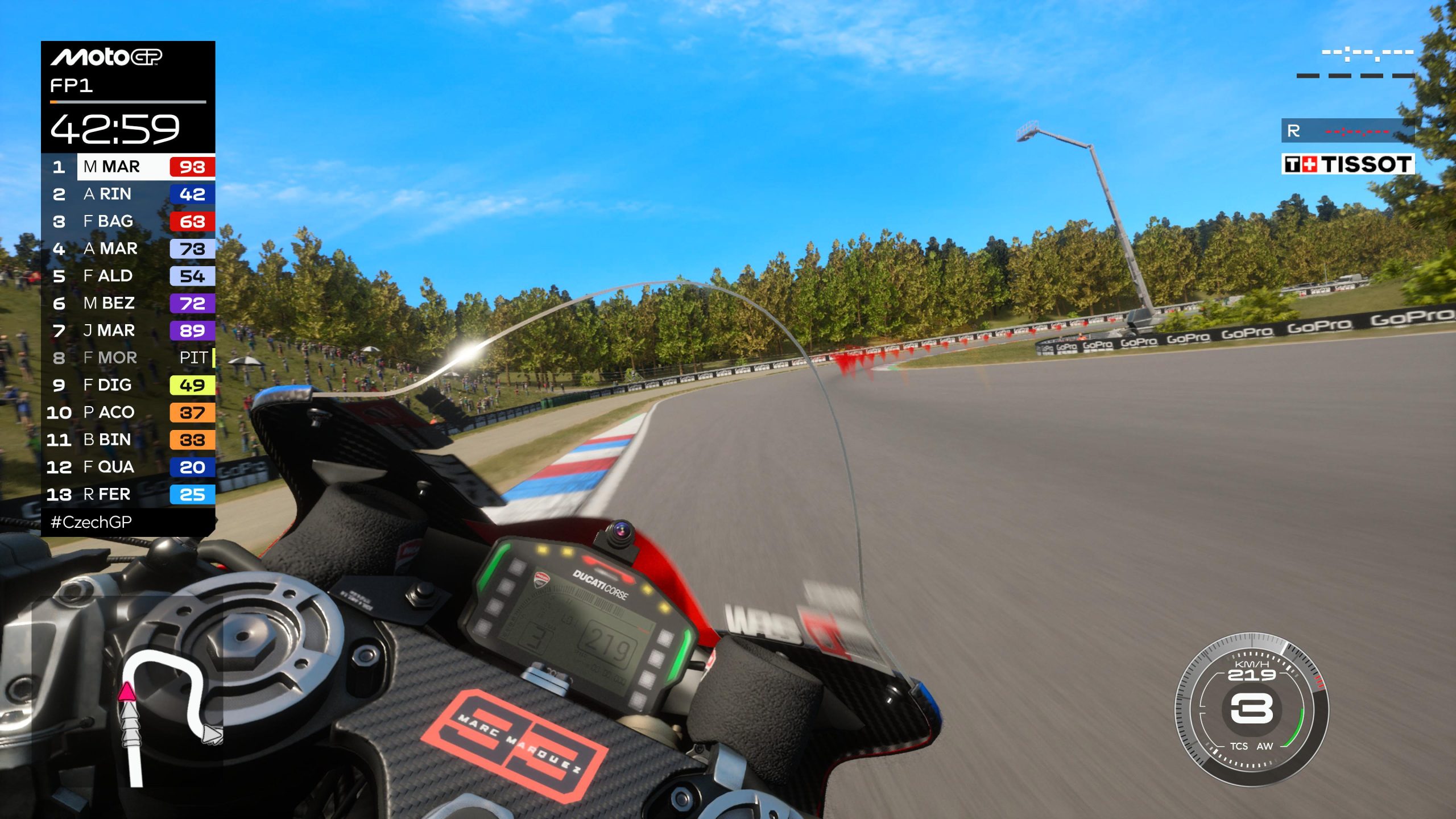Select J MAR number 89 entry
The image size is (1456, 819).
pyautogui.click(x=129, y=330)
